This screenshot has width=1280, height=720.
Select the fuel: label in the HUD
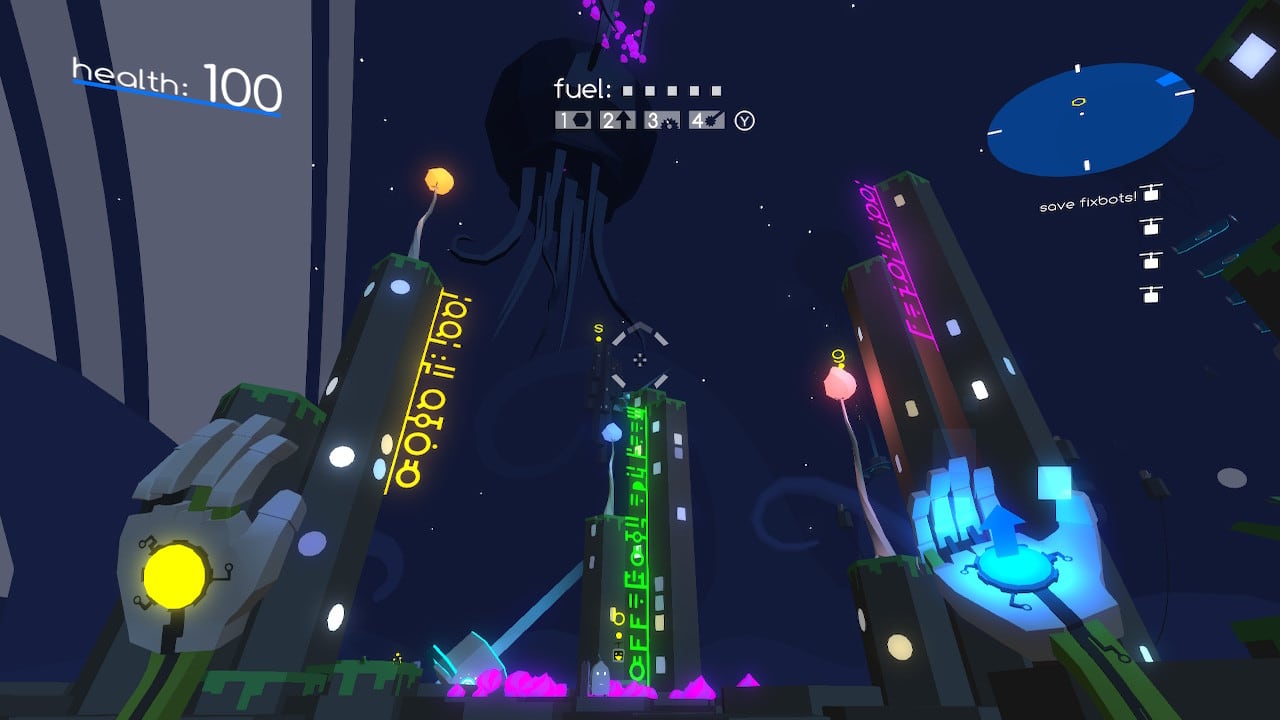click(x=580, y=88)
